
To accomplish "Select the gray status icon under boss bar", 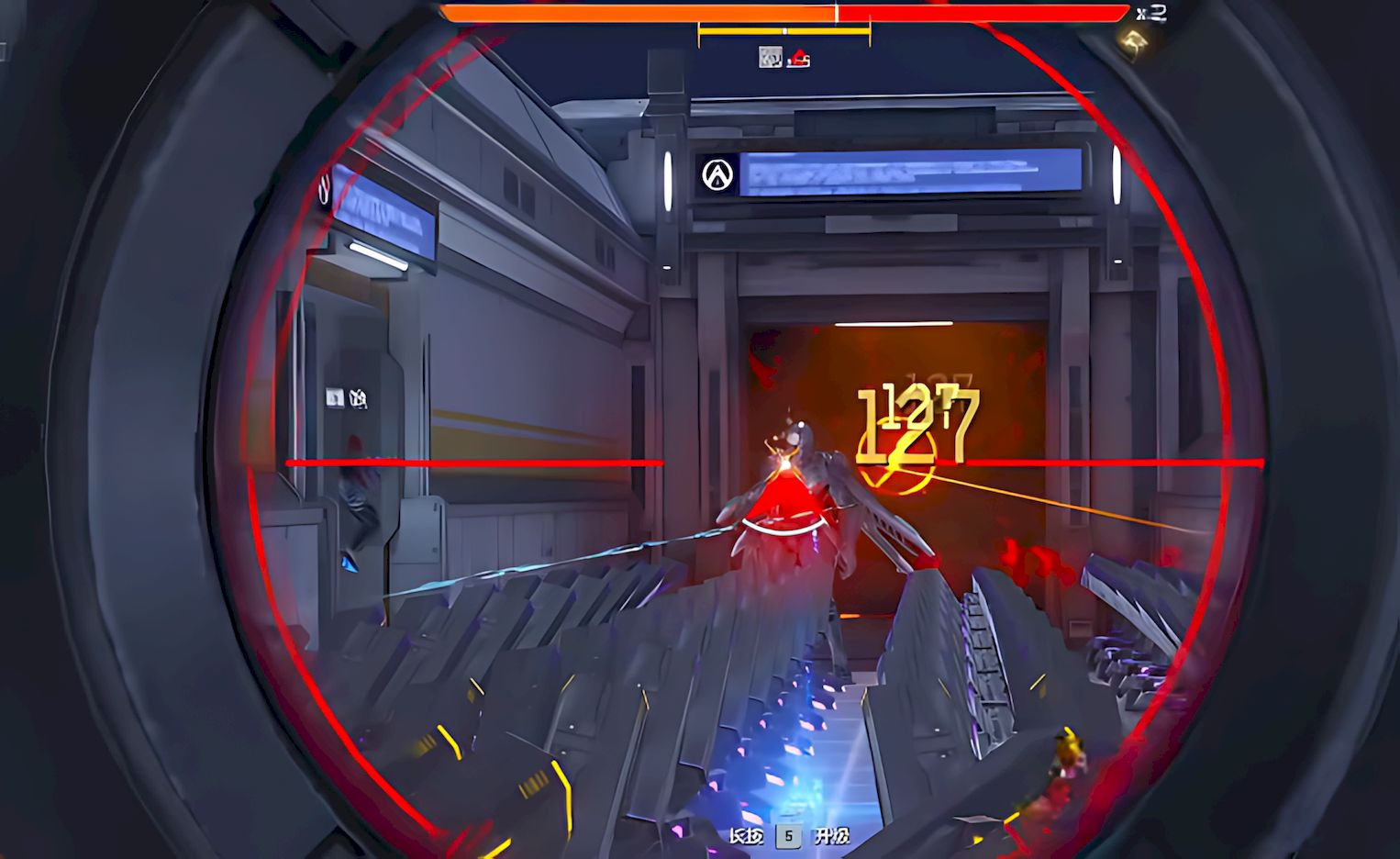I will coord(771,58).
